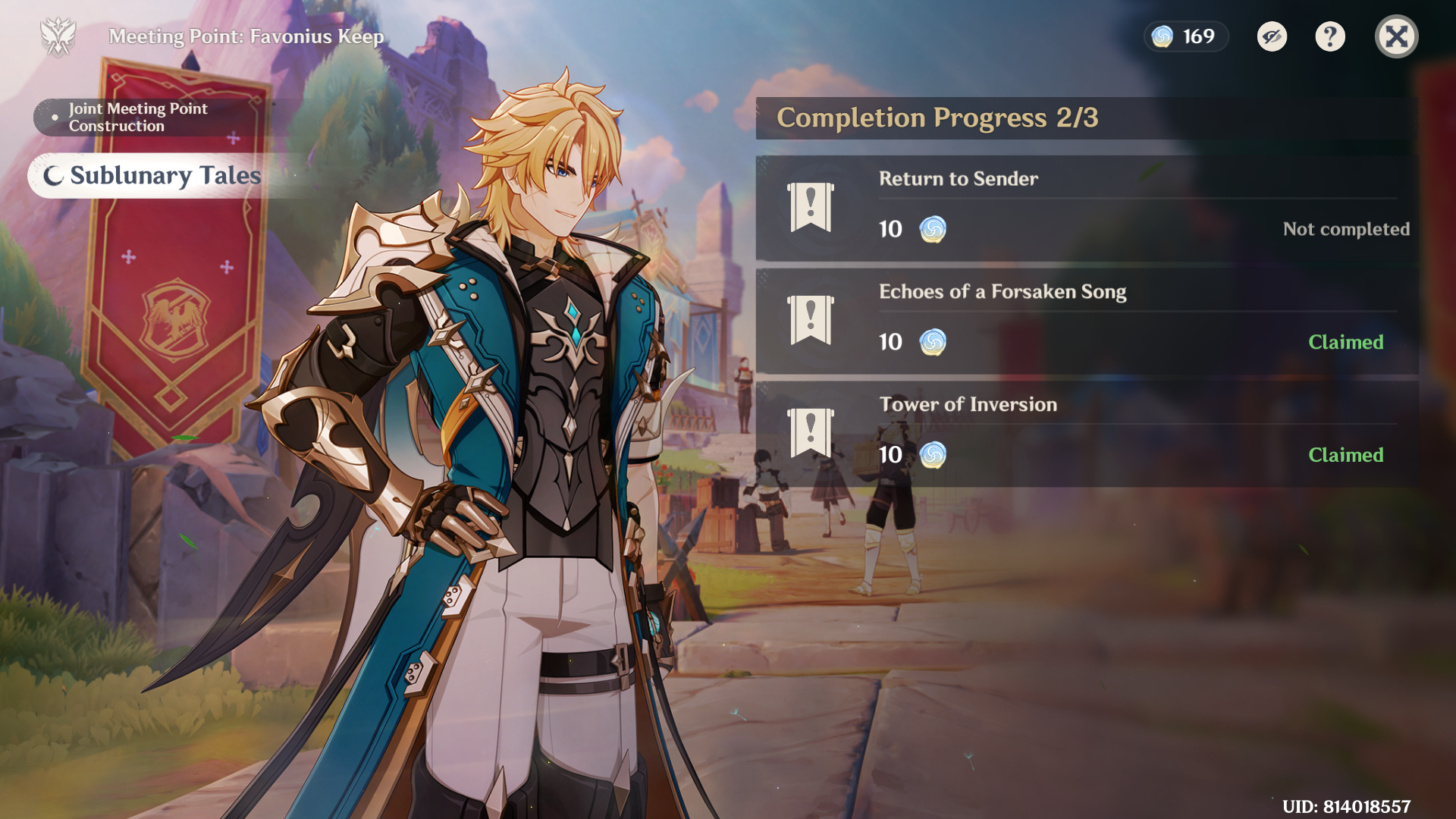Image resolution: width=1456 pixels, height=819 pixels.
Task: Open the Return to Sender quest row
Action: (1086, 209)
